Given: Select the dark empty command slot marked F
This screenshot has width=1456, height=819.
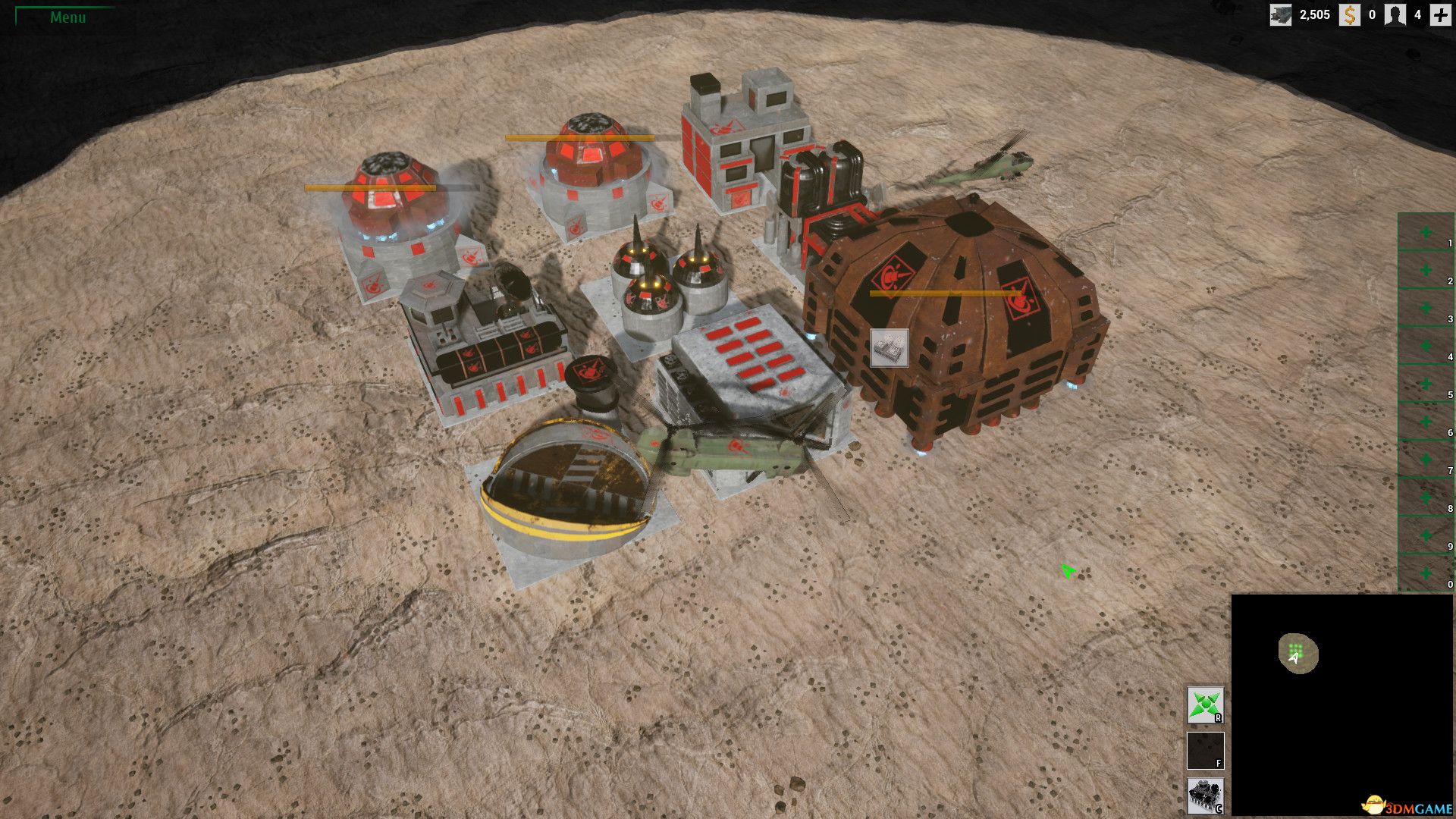Looking at the screenshot, I should (x=1205, y=751).
